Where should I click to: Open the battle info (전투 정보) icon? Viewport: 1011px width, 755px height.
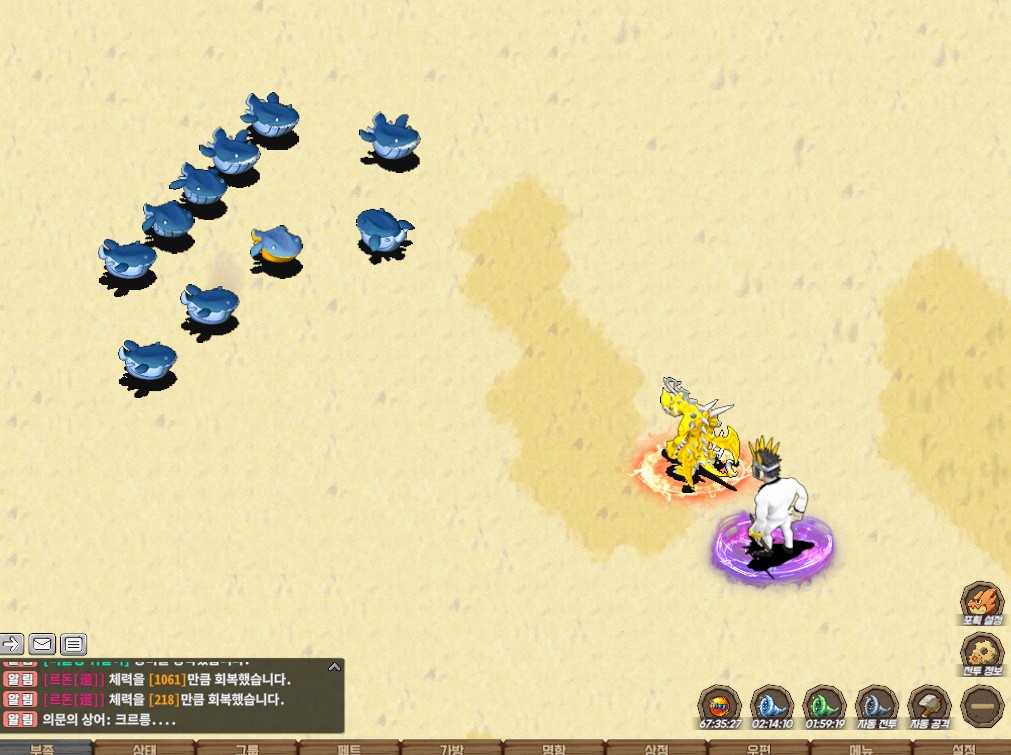981,654
